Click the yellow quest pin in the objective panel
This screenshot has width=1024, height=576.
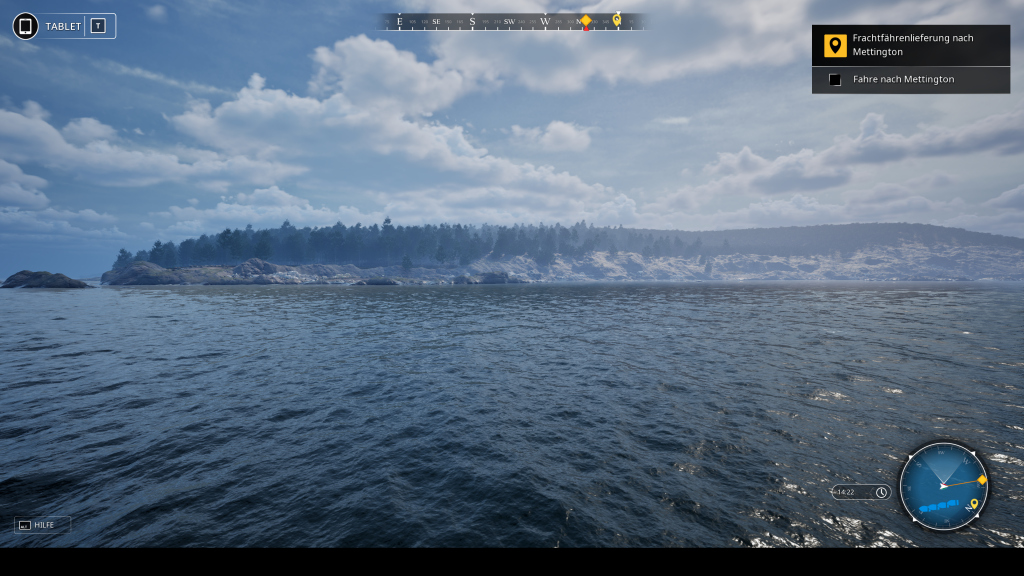(x=835, y=46)
